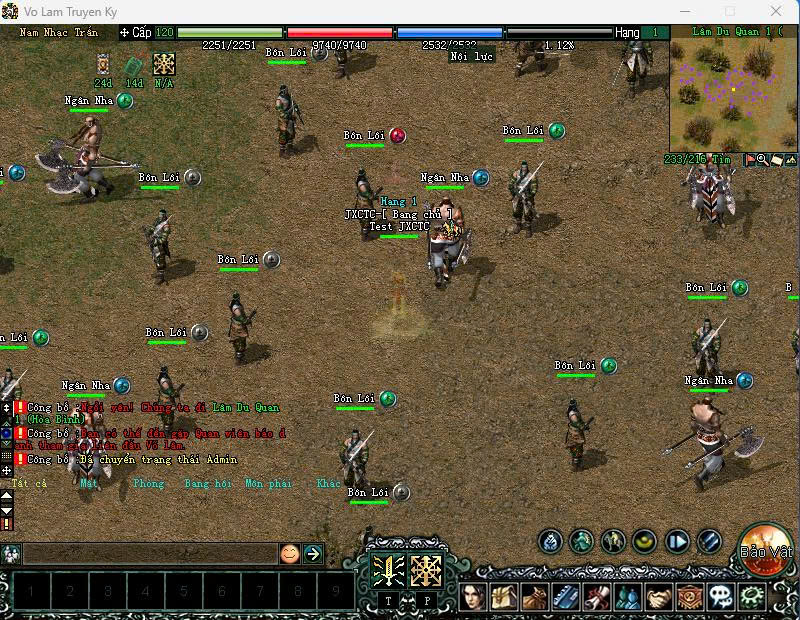Switch chat to the Phòng channel
The height and width of the screenshot is (620, 800).
(x=148, y=483)
